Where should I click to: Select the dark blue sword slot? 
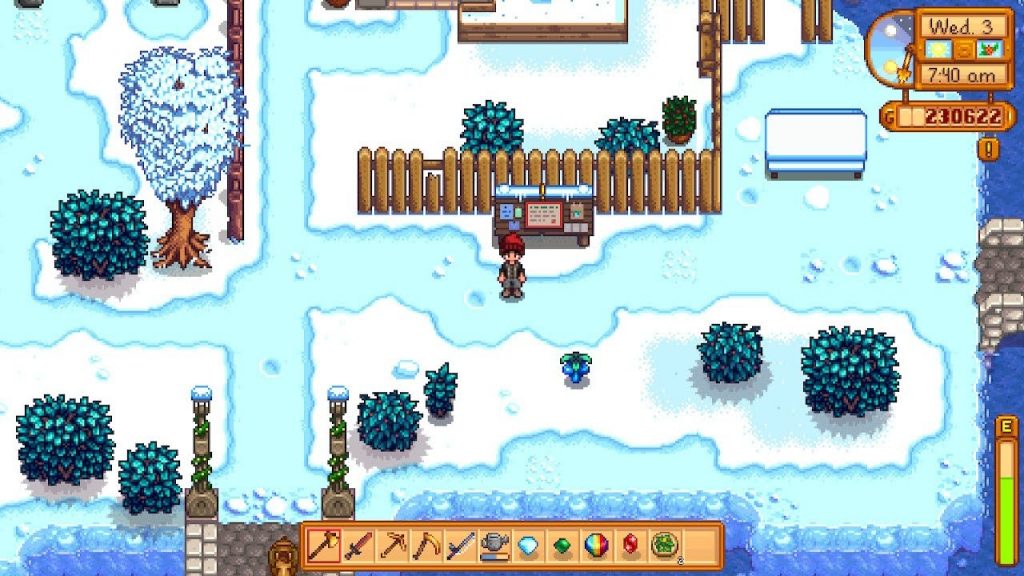[x=460, y=546]
